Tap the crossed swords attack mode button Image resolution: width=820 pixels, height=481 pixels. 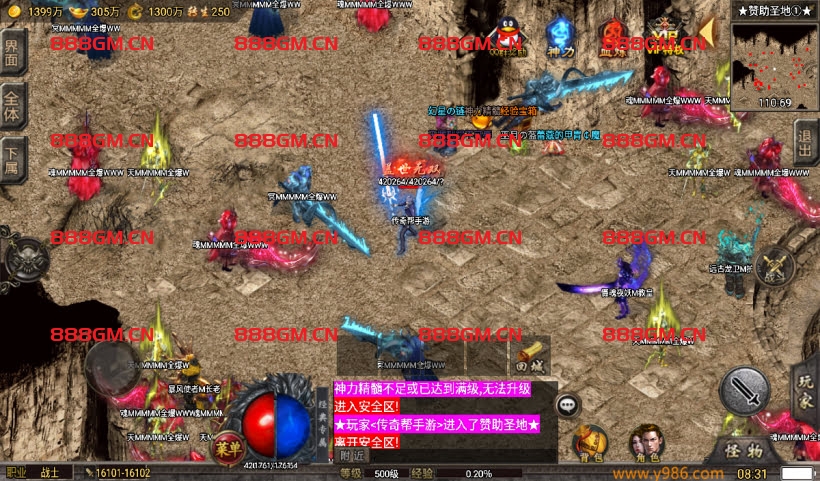point(775,265)
